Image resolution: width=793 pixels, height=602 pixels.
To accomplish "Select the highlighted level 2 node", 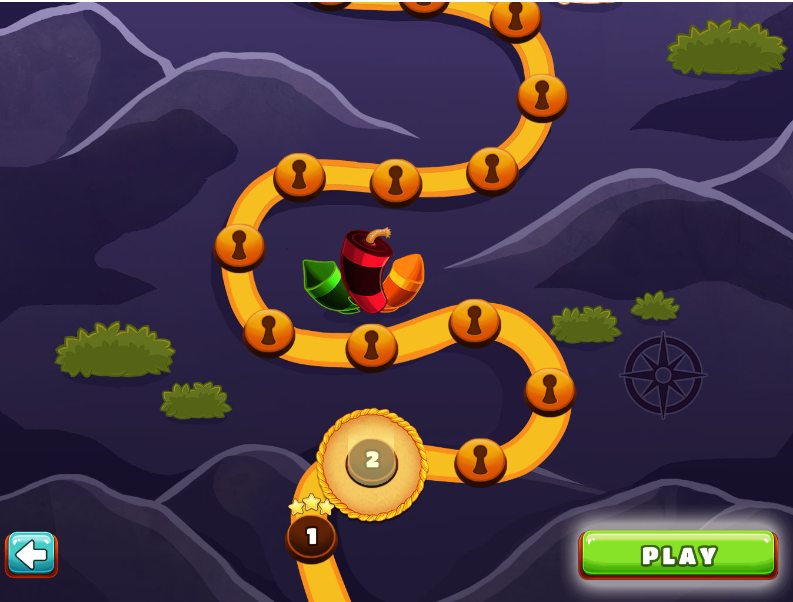I will tap(372, 461).
